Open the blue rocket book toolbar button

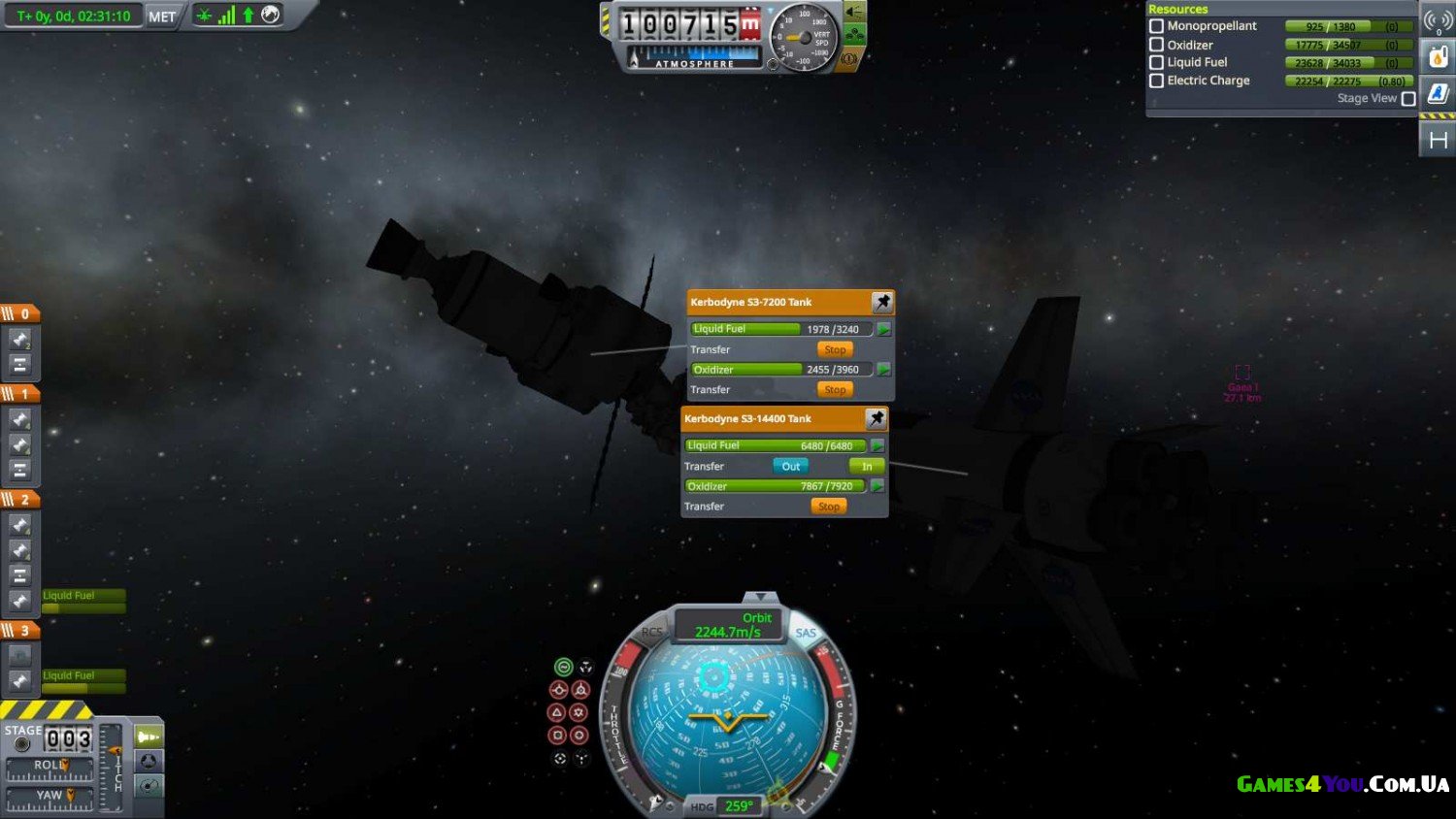(1438, 93)
